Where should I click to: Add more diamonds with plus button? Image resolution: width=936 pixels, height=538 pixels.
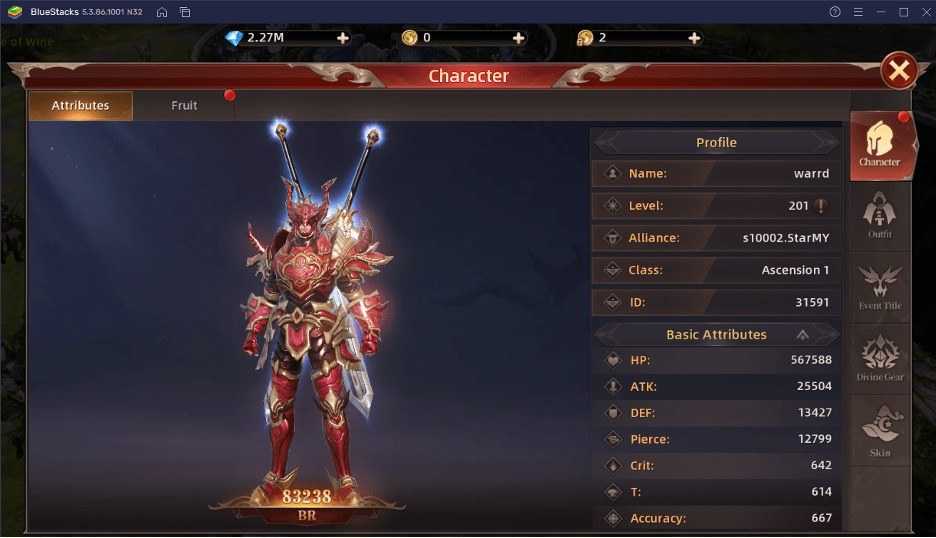pyautogui.click(x=343, y=38)
